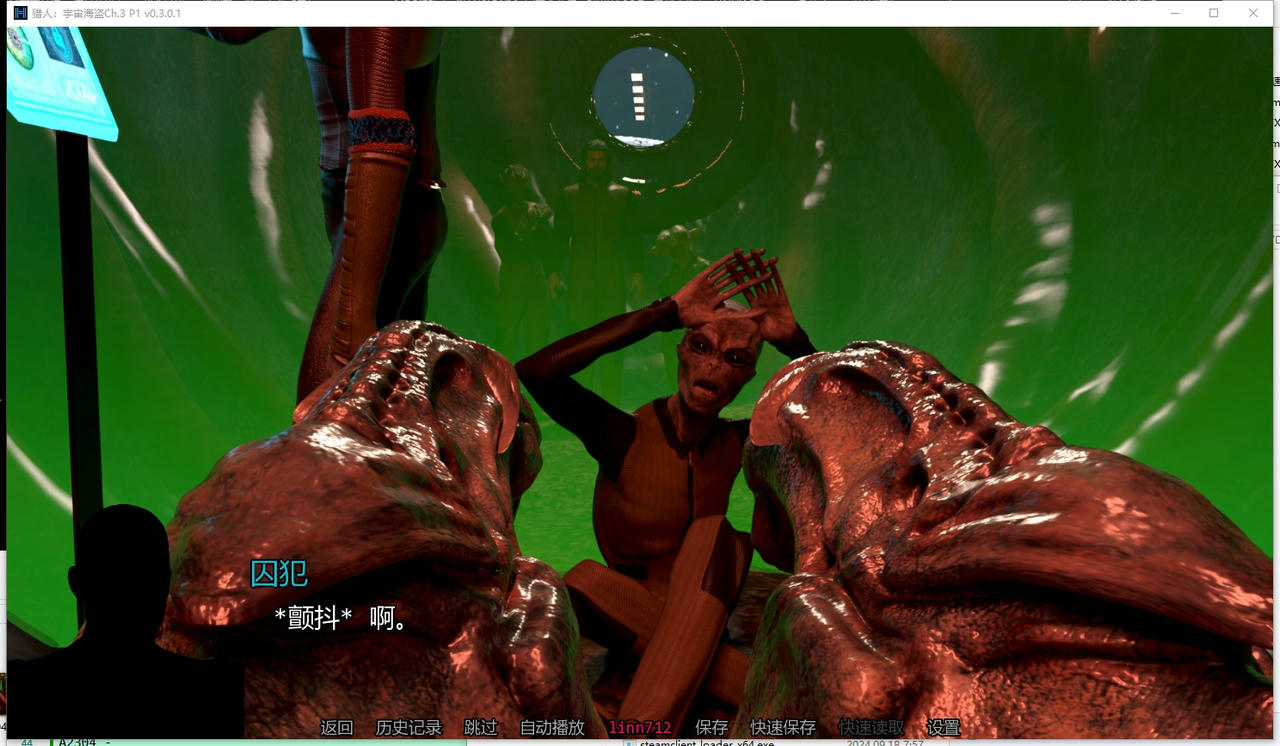Click the highlighted linn712 label
This screenshot has width=1280, height=746.
(639, 728)
